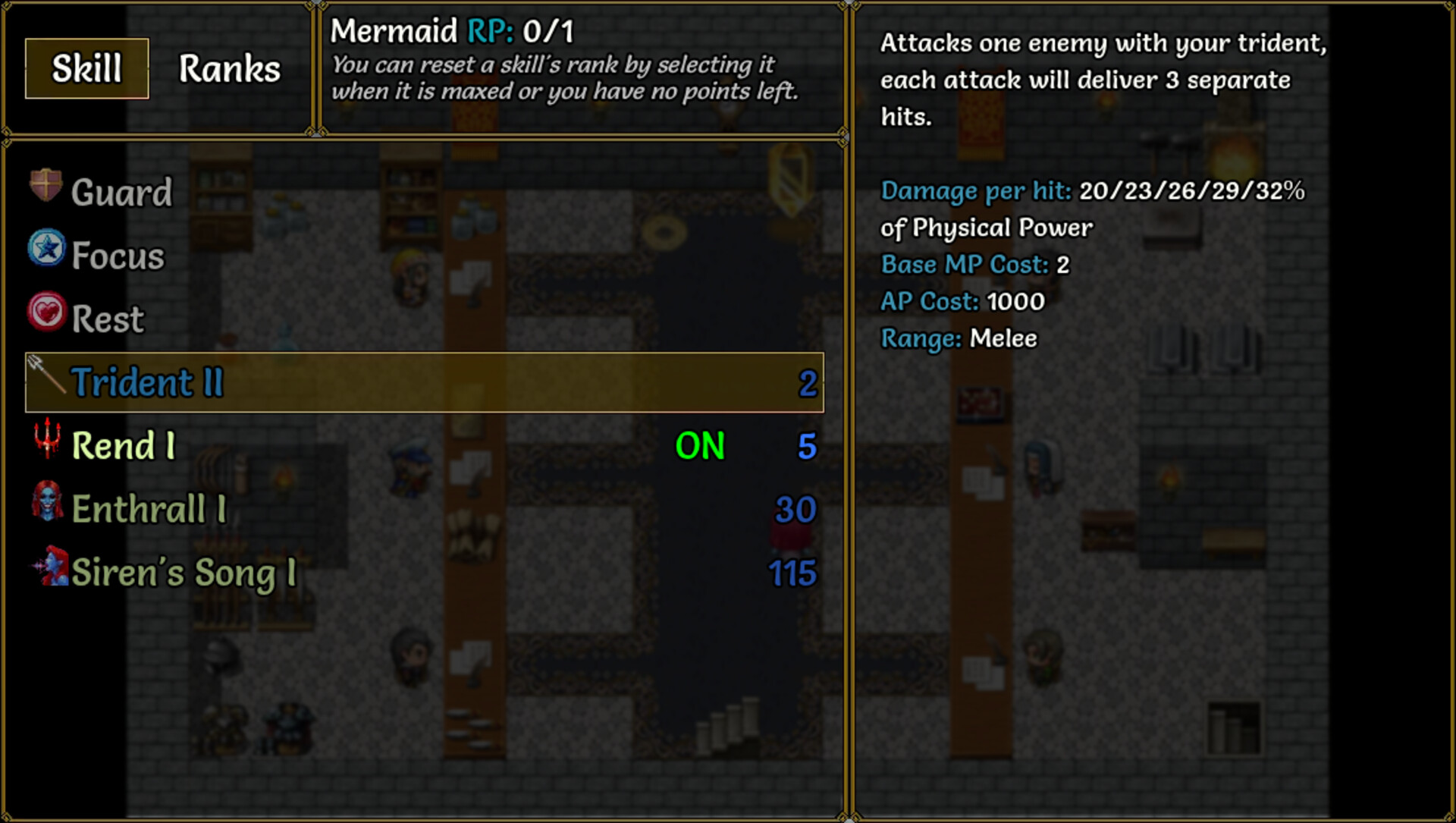1456x823 pixels.
Task: Select the highlighted Trident II row
Action: pyautogui.click(x=425, y=383)
